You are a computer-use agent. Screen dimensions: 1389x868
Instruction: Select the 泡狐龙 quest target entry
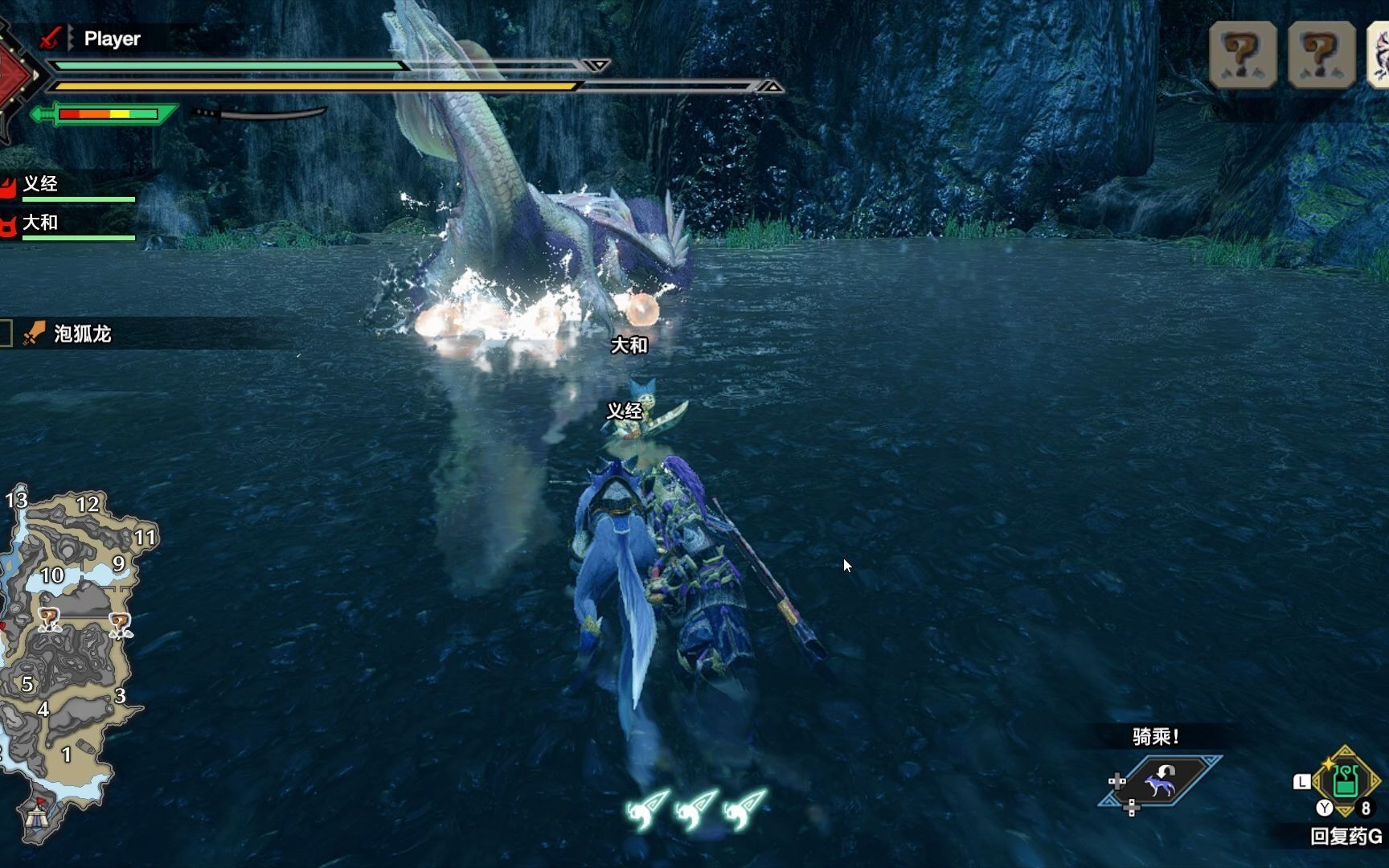pyautogui.click(x=82, y=334)
